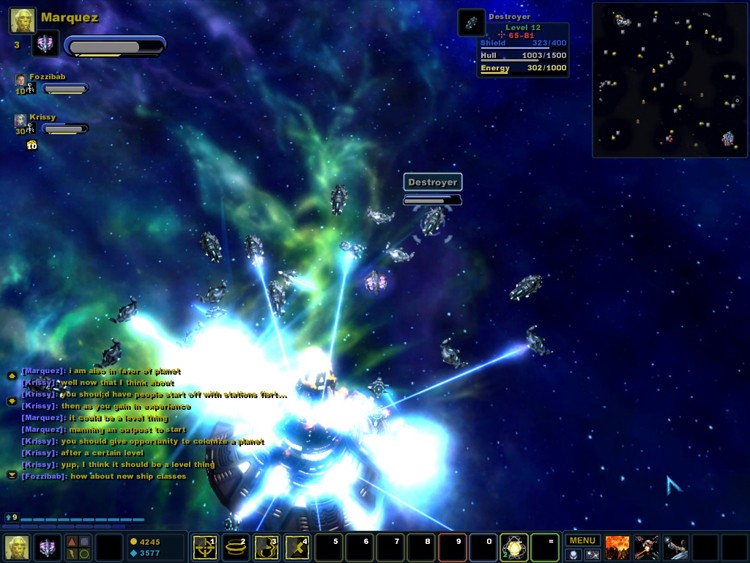Click the round globe button under MENU
750x563 pixels.
coord(573,554)
